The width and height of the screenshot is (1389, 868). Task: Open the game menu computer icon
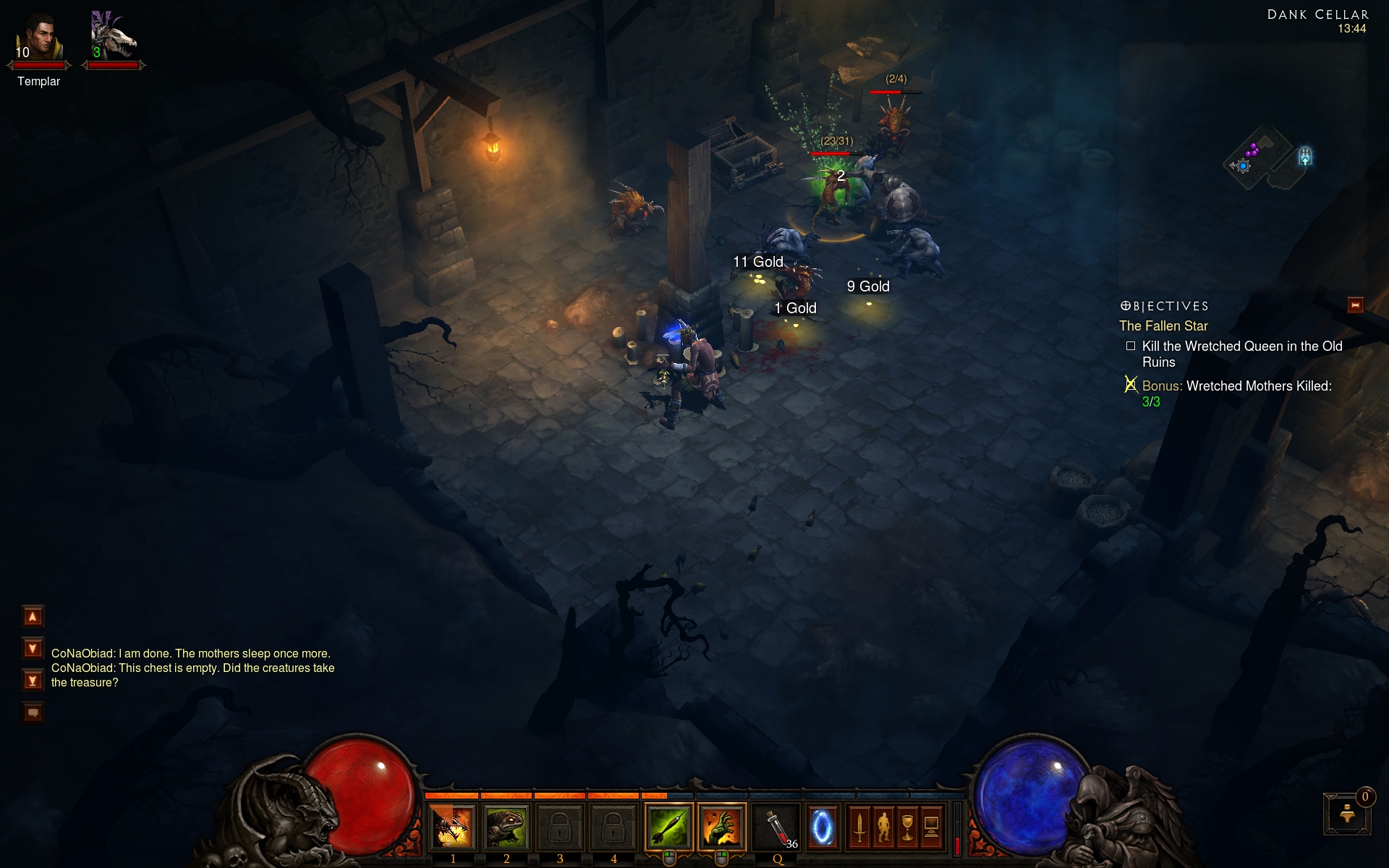932,827
